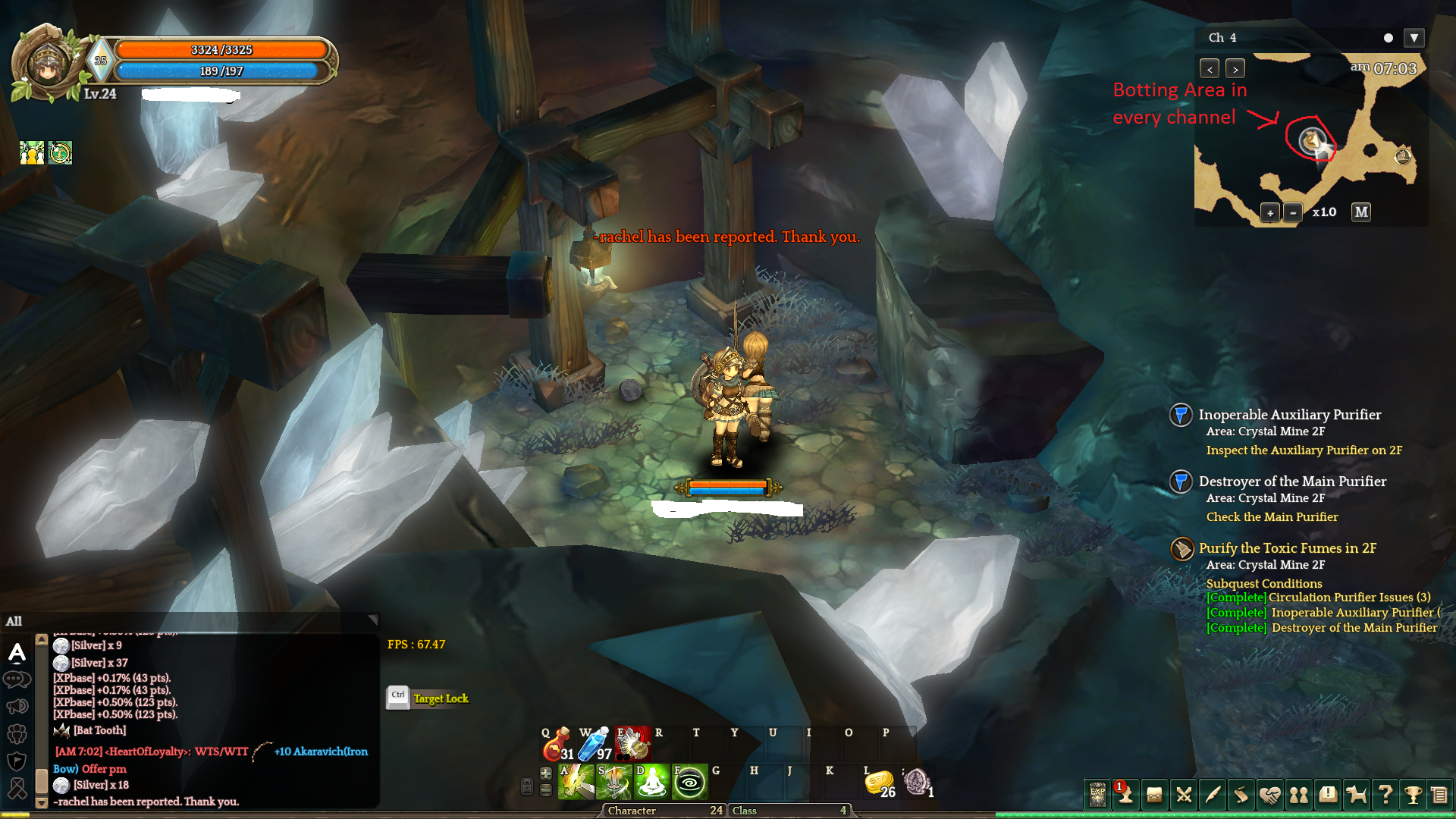Open the dog-shaped companion menu
Viewport: 1456px width, 819px height.
coord(1357,795)
